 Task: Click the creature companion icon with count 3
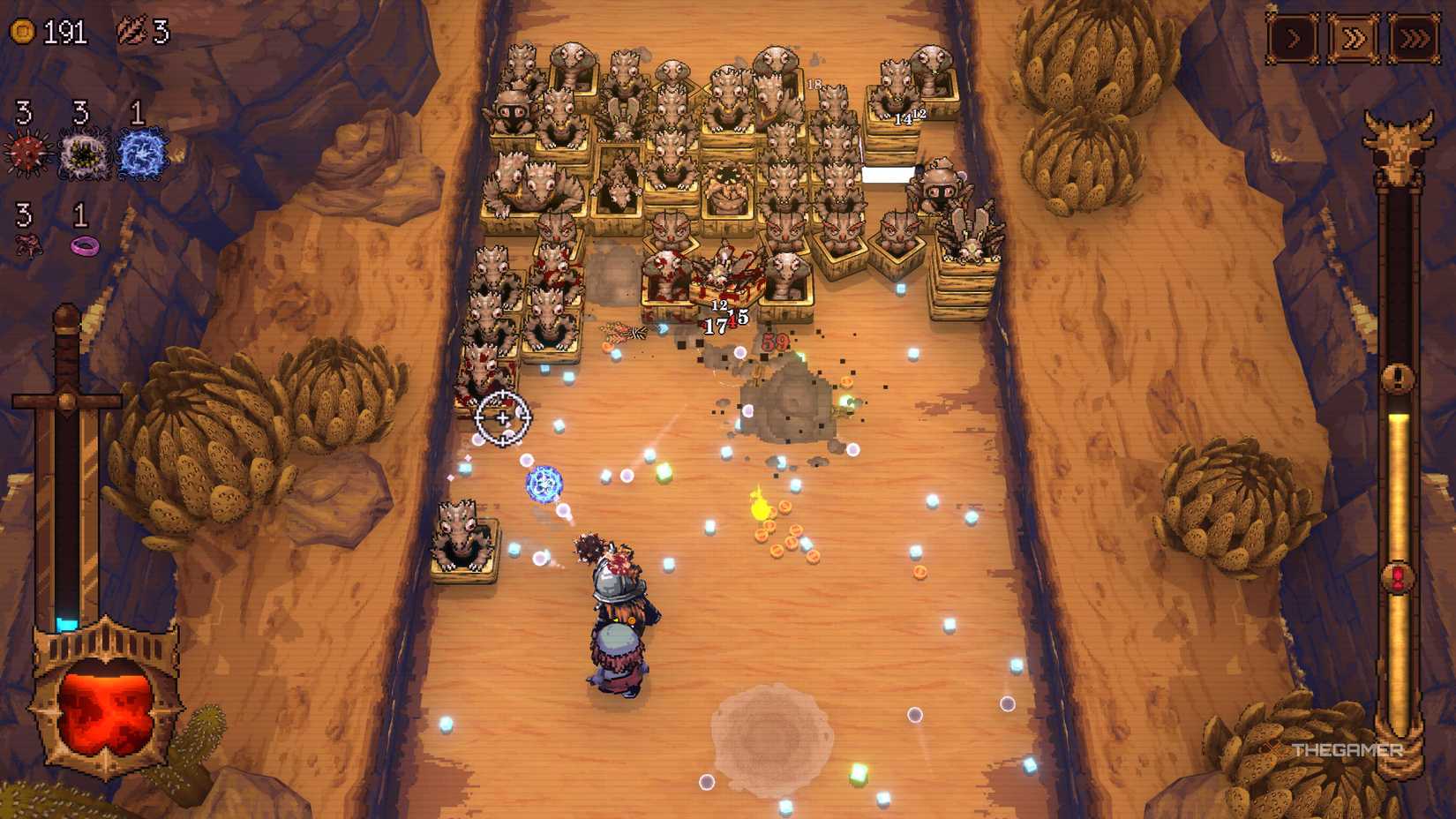click(x=26, y=244)
